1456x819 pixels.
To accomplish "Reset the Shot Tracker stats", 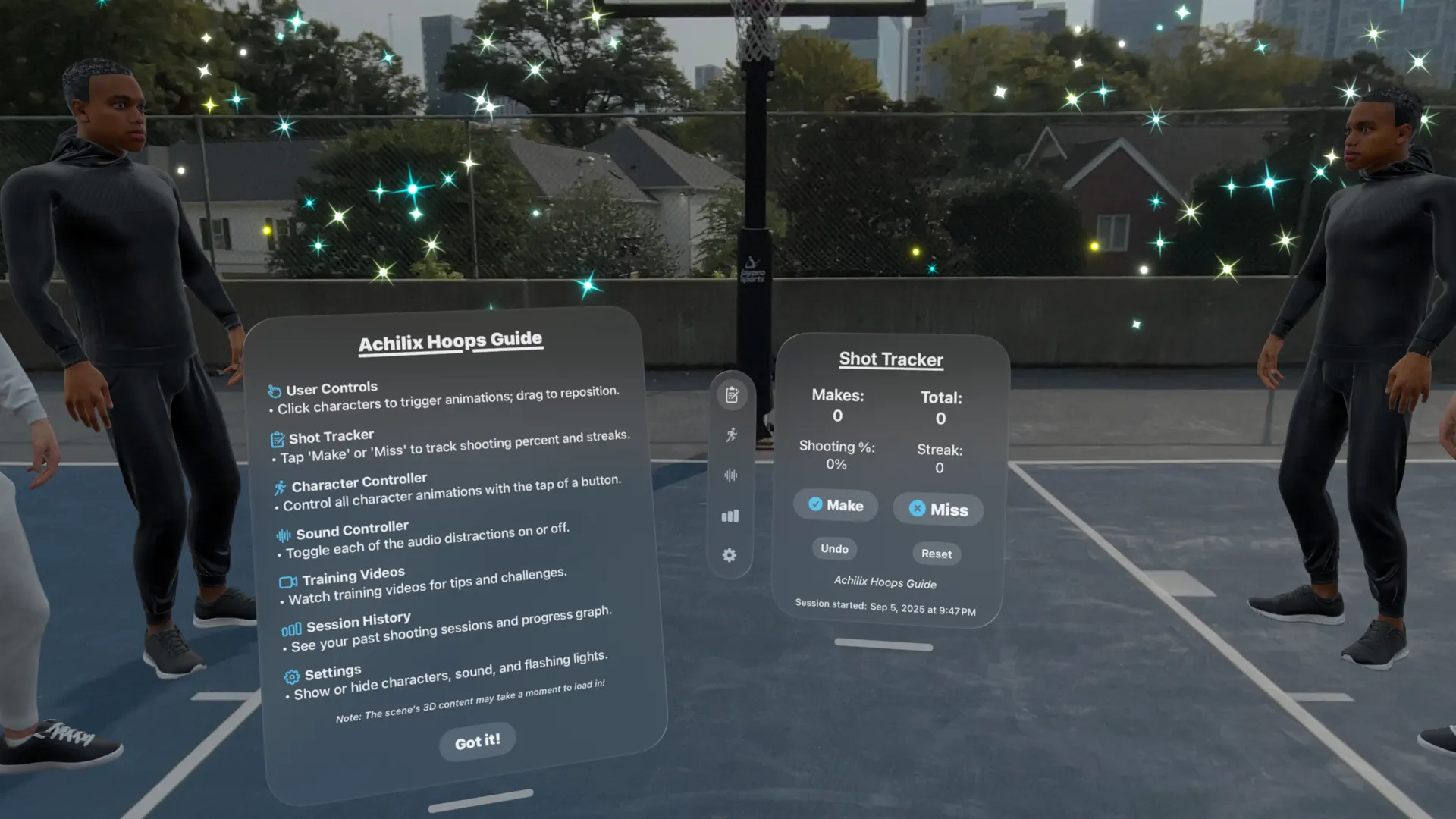I will (937, 554).
